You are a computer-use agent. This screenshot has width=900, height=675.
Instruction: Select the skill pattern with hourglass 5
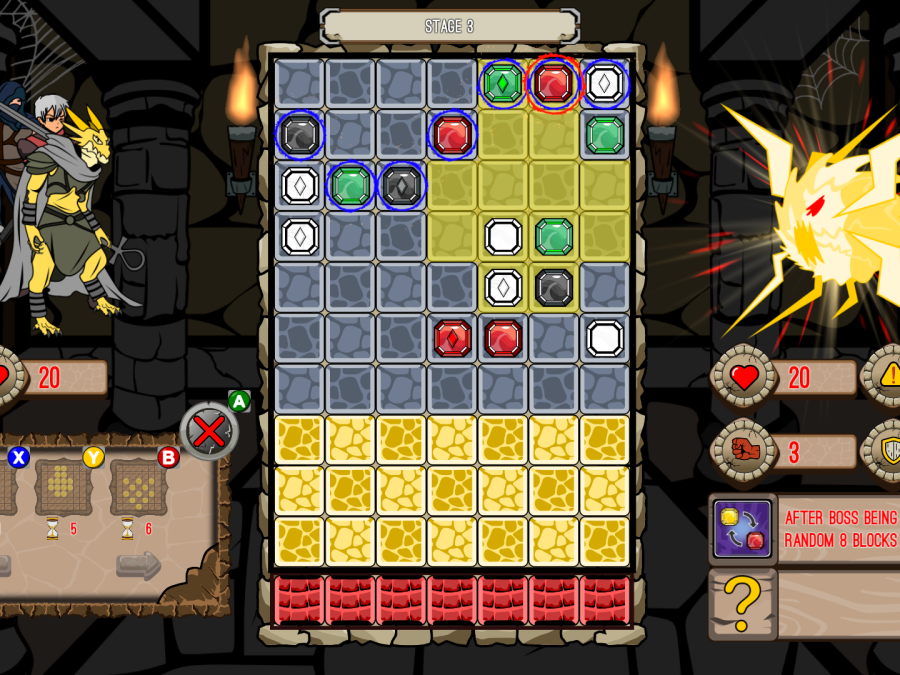click(x=63, y=487)
